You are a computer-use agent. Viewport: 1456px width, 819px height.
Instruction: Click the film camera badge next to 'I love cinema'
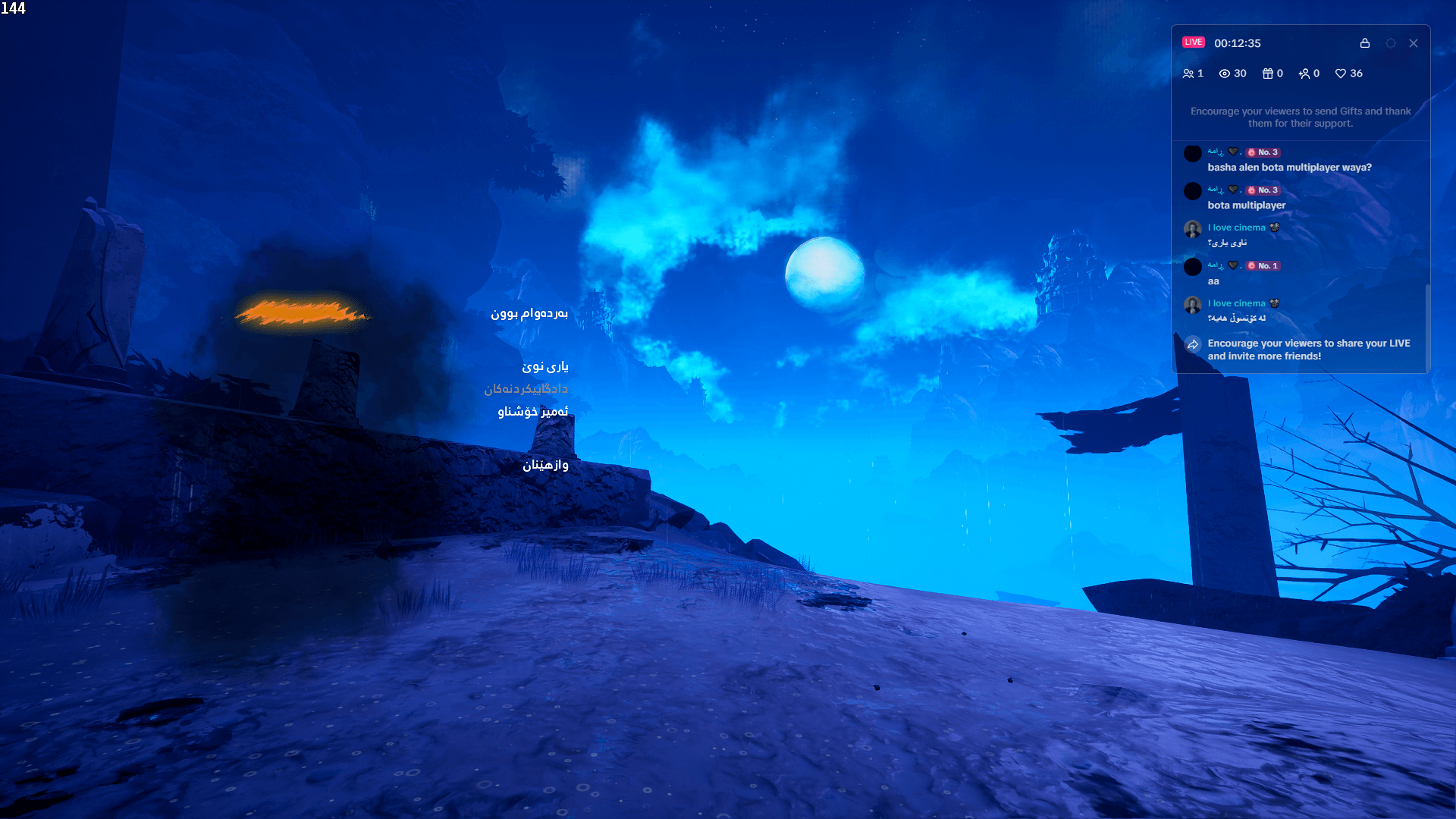click(x=1274, y=227)
